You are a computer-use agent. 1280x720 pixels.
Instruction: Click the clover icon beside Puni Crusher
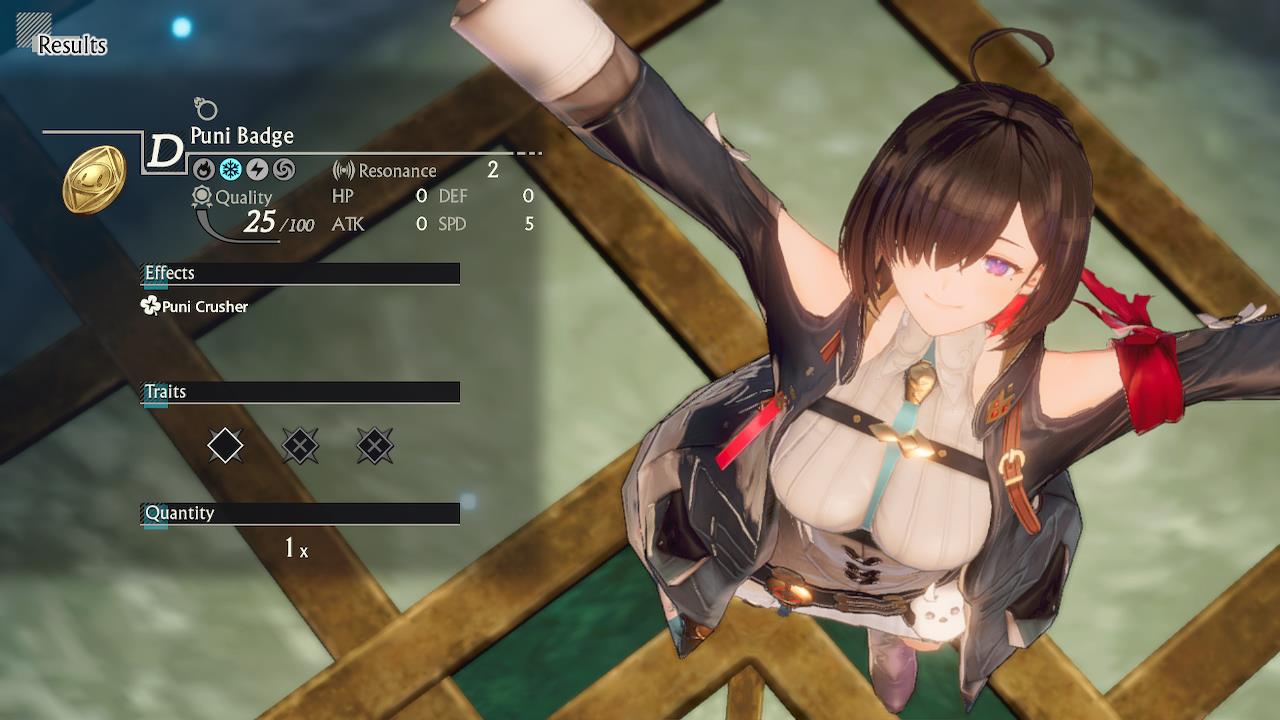click(x=150, y=307)
